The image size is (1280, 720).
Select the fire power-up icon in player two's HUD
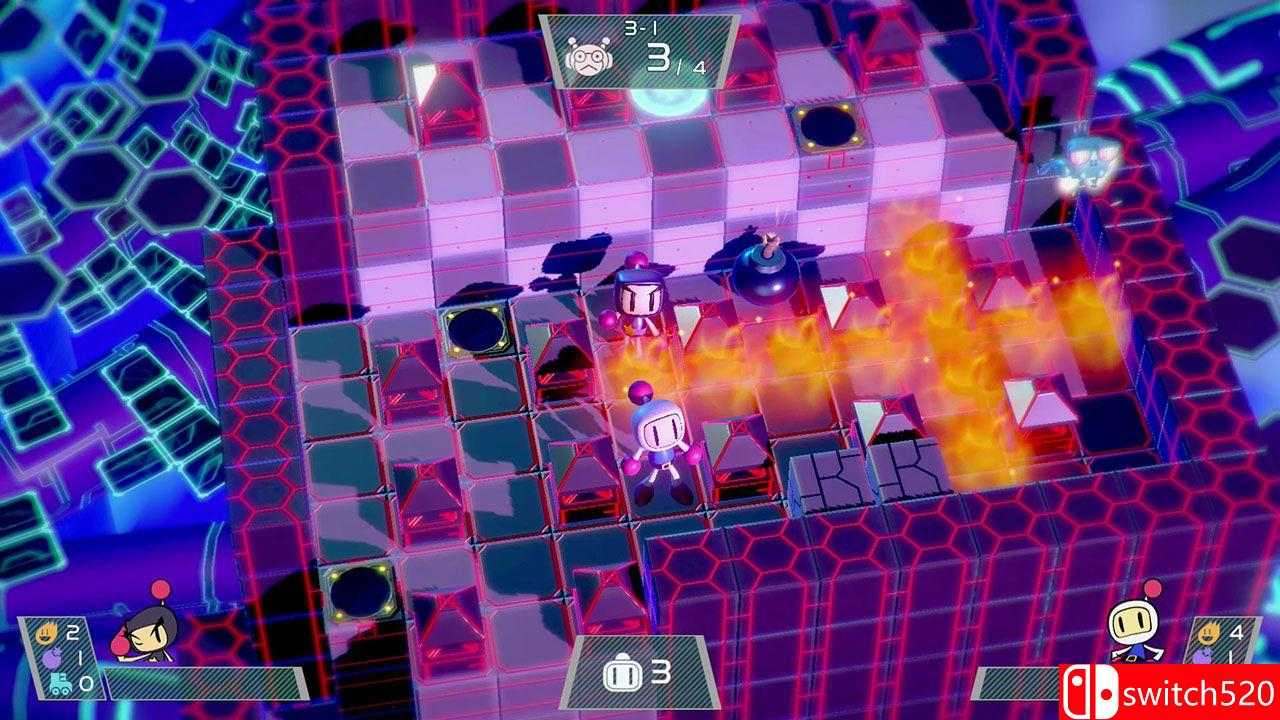tap(1210, 631)
